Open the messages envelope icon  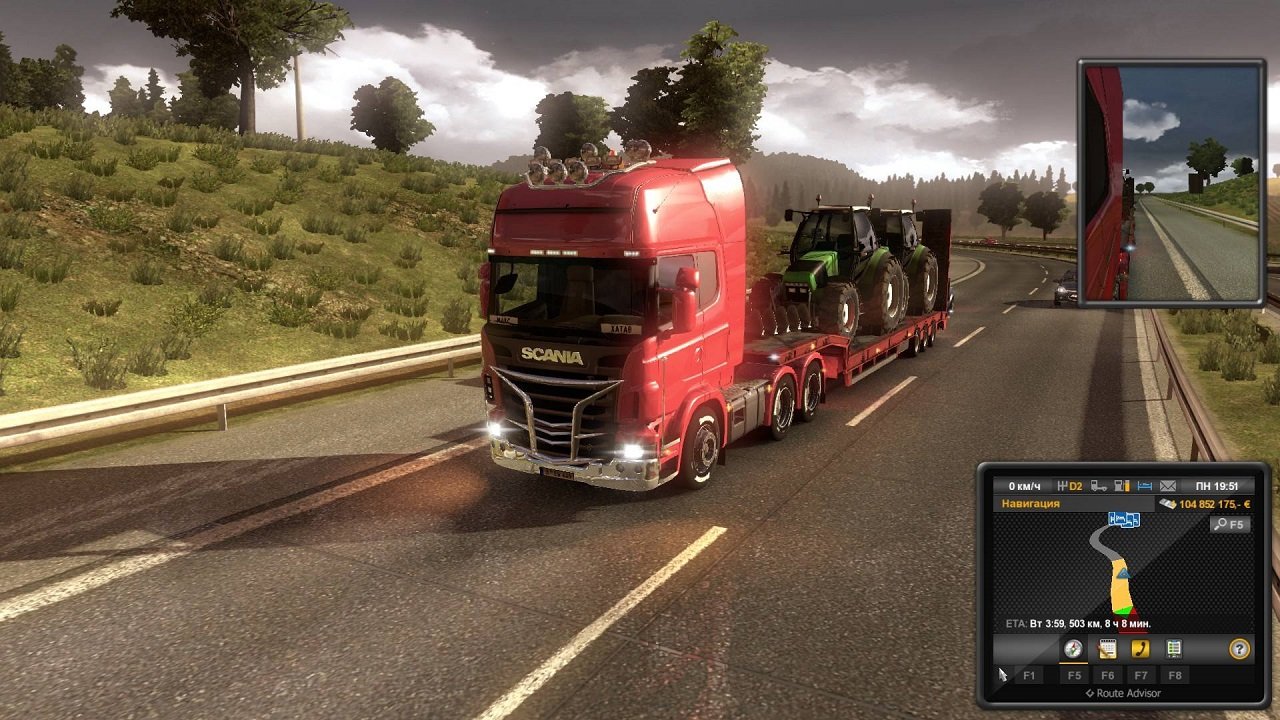pos(1168,486)
